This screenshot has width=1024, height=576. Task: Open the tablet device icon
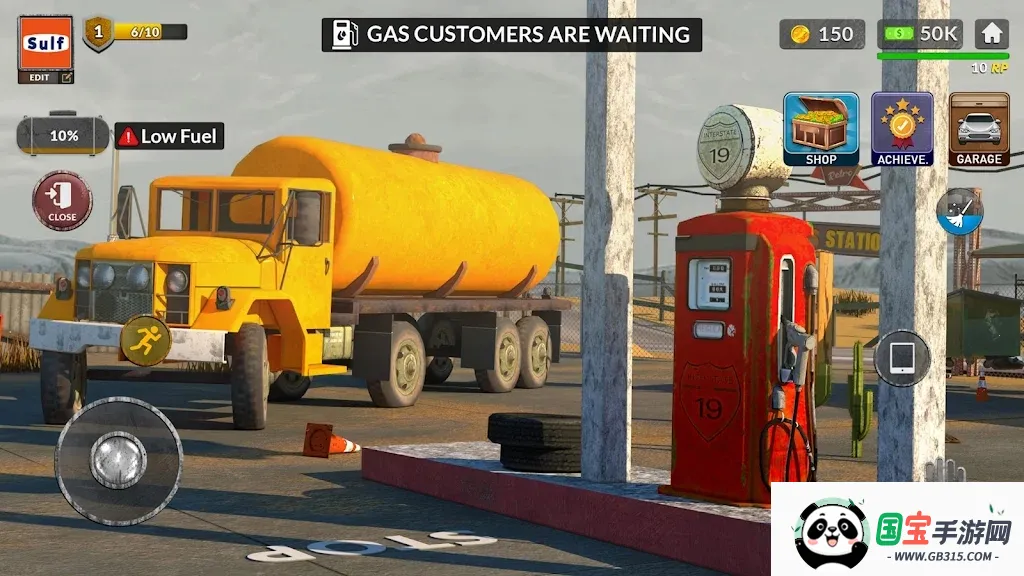coord(902,357)
